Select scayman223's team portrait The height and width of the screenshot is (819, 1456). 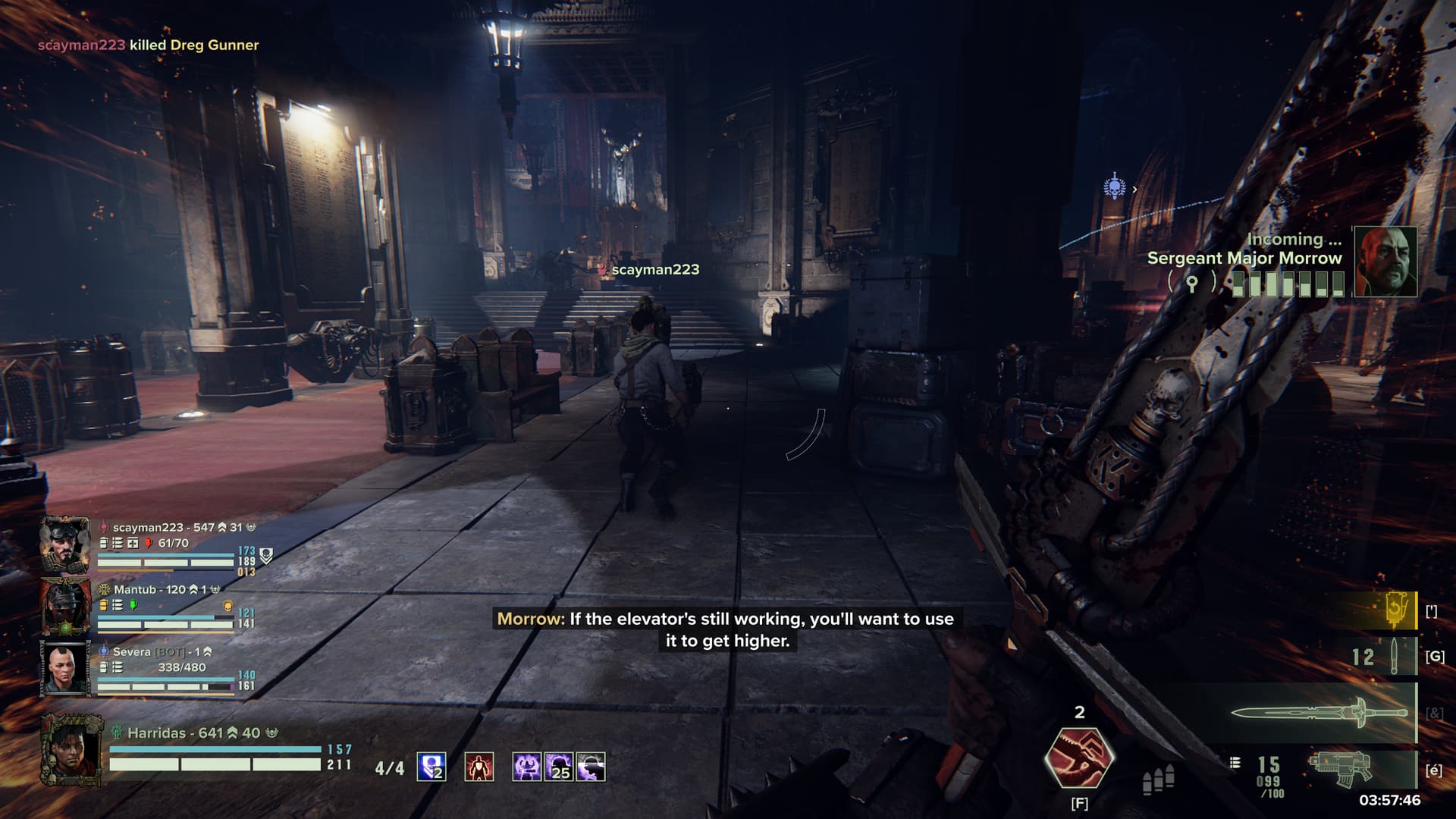65,544
